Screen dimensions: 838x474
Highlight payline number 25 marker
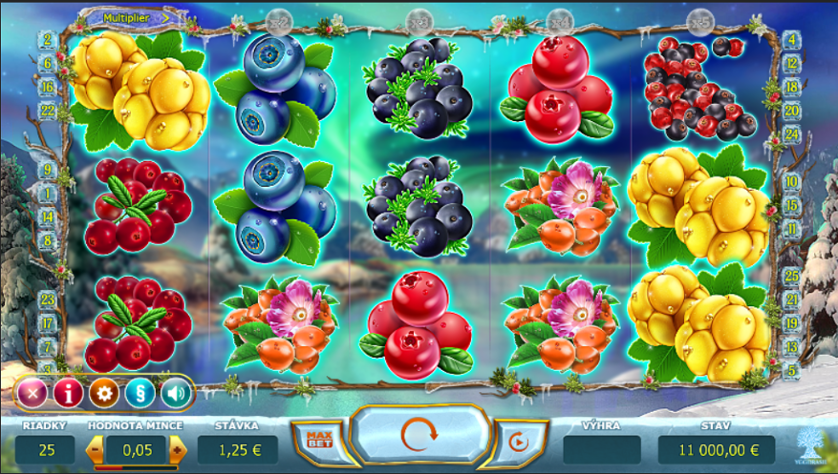[792, 275]
